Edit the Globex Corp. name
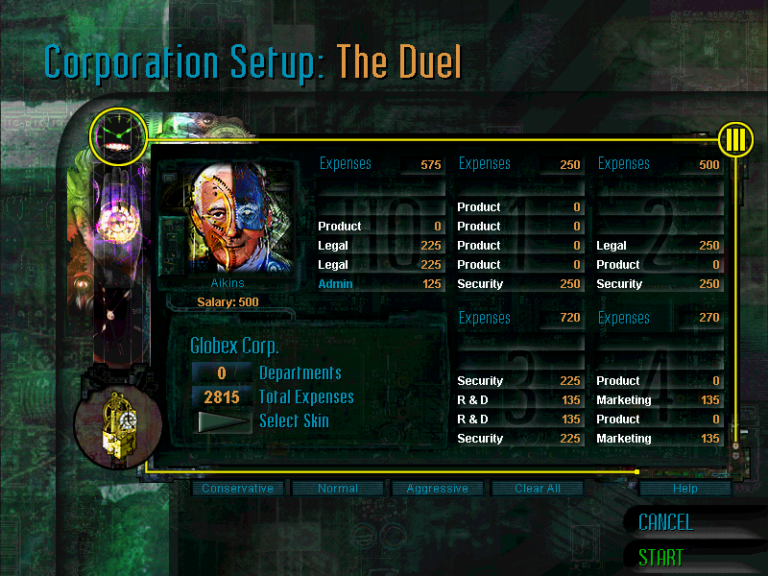This screenshot has width=768, height=576. tap(234, 346)
